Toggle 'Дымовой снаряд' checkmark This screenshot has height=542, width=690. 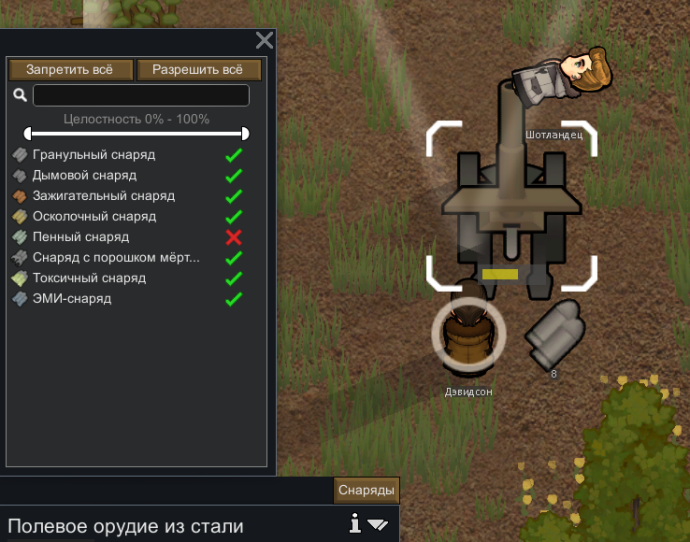[x=234, y=176]
